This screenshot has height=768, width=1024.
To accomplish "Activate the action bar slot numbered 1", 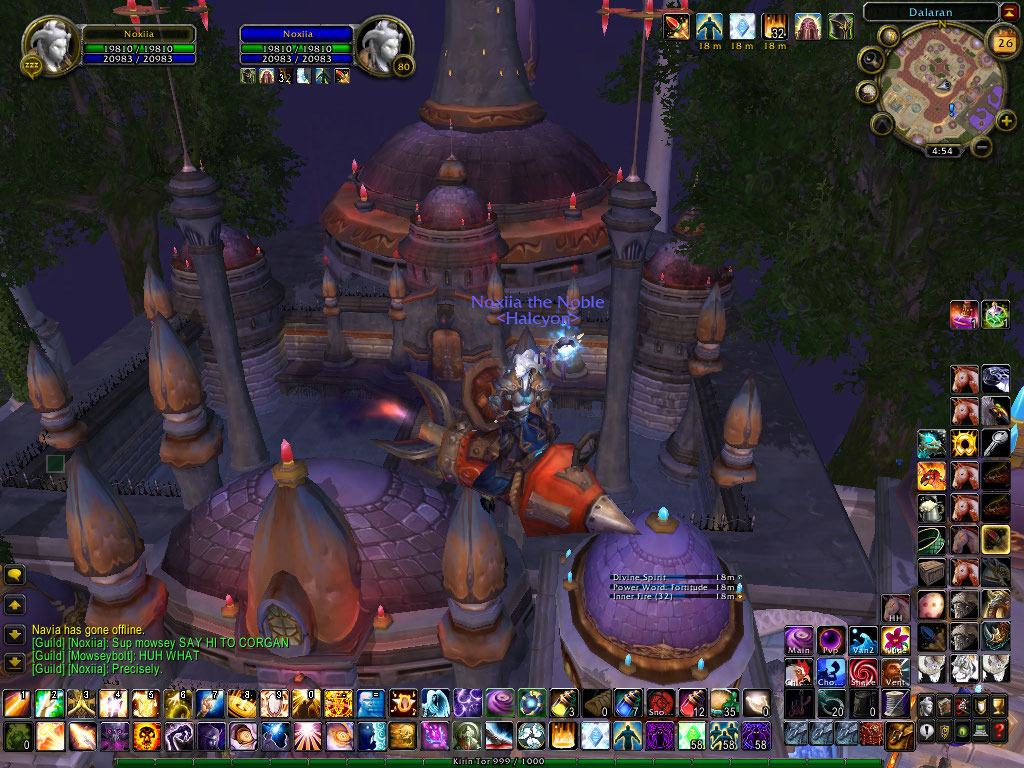I will point(16,703).
